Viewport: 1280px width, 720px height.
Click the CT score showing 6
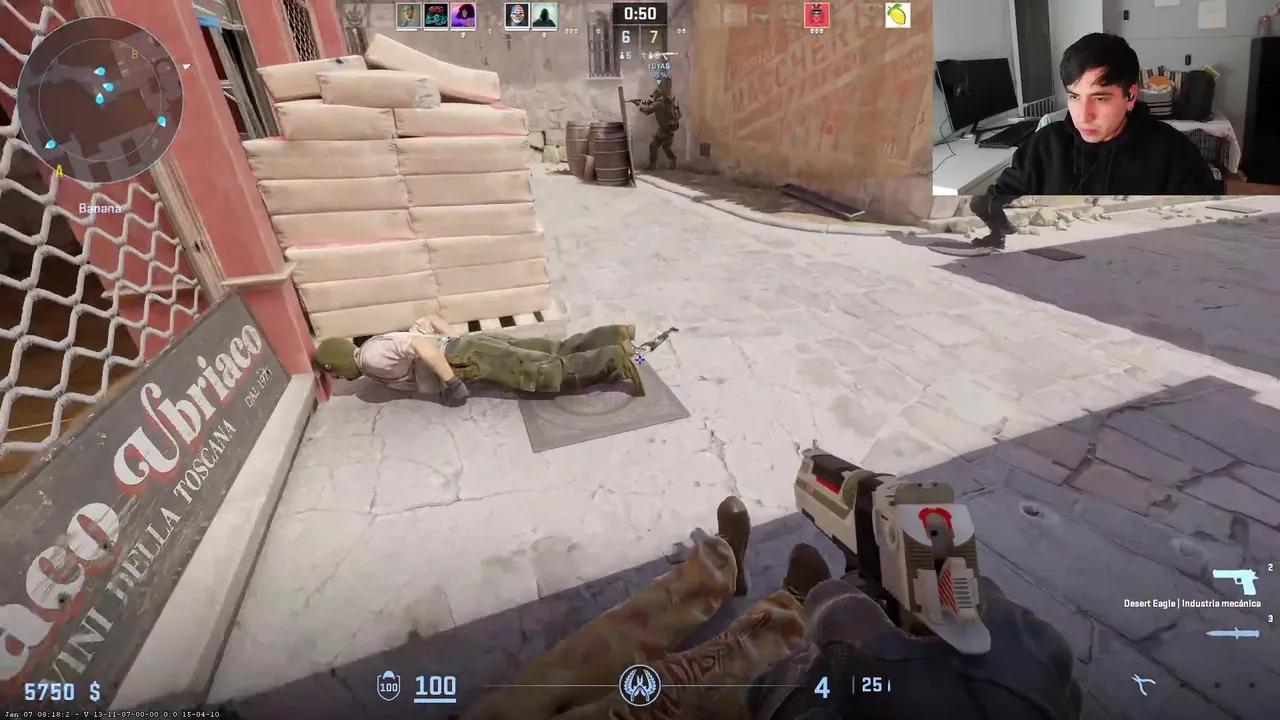pyautogui.click(x=625, y=36)
